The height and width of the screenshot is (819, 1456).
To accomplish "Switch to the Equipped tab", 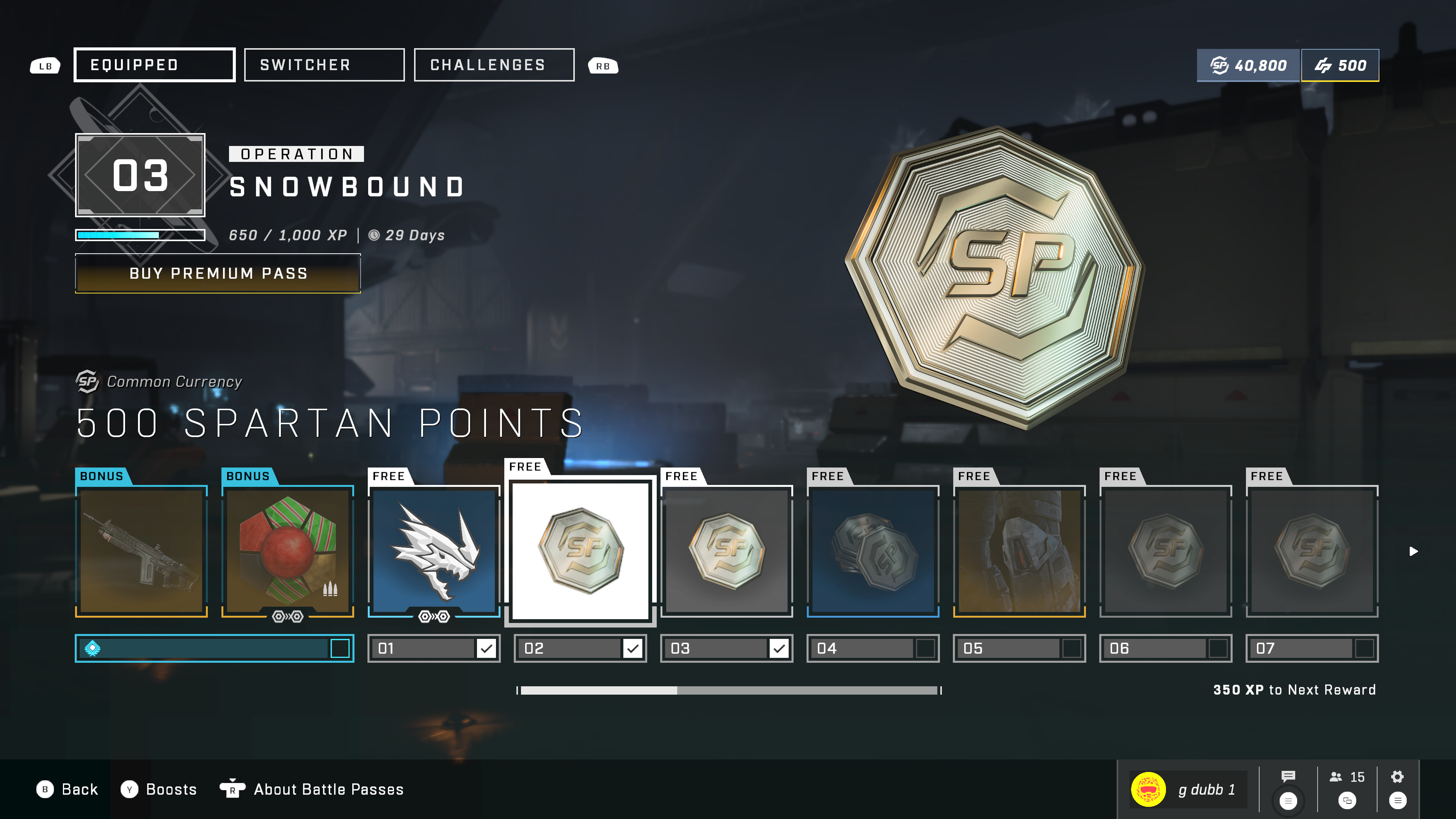I will [154, 65].
